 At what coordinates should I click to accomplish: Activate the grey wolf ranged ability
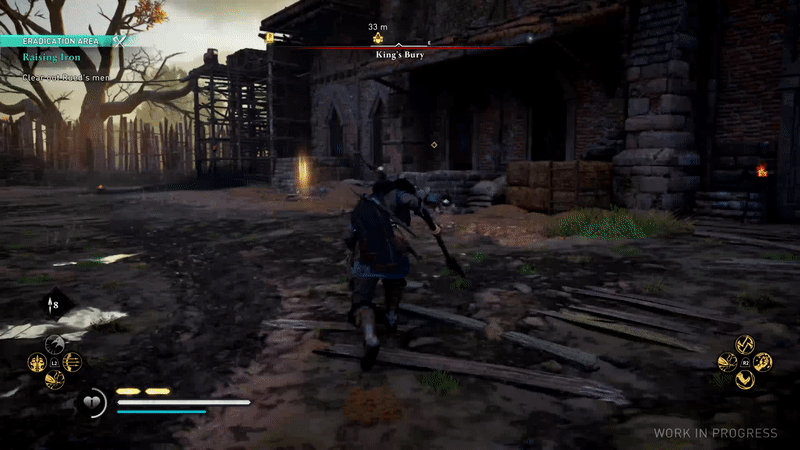54,345
